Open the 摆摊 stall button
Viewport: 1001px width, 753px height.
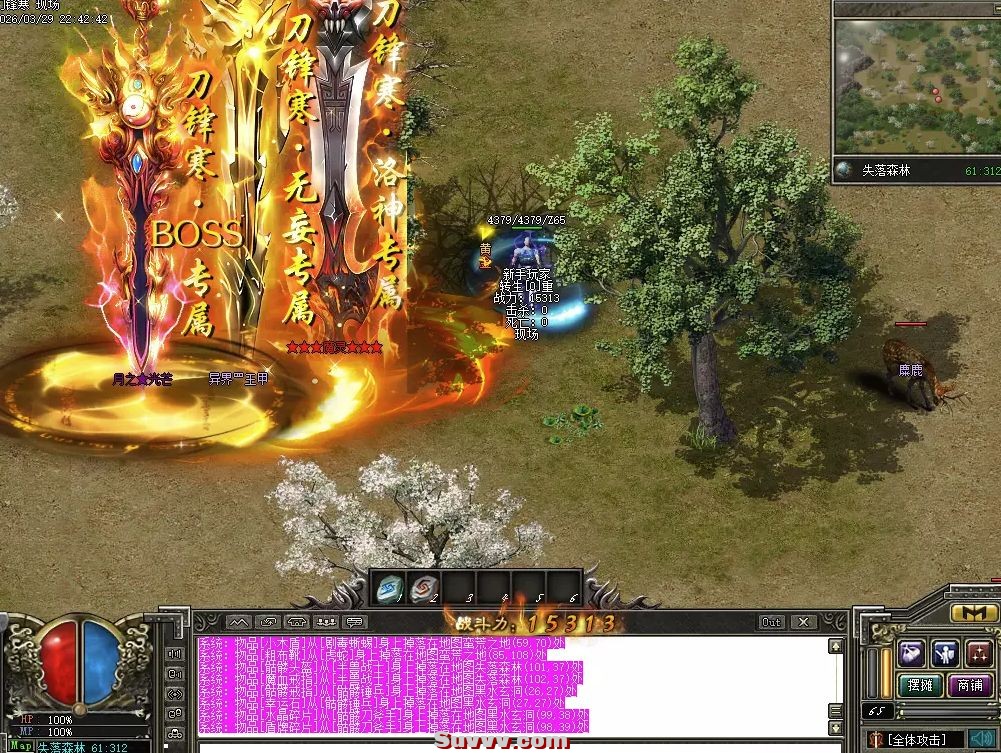click(920, 685)
